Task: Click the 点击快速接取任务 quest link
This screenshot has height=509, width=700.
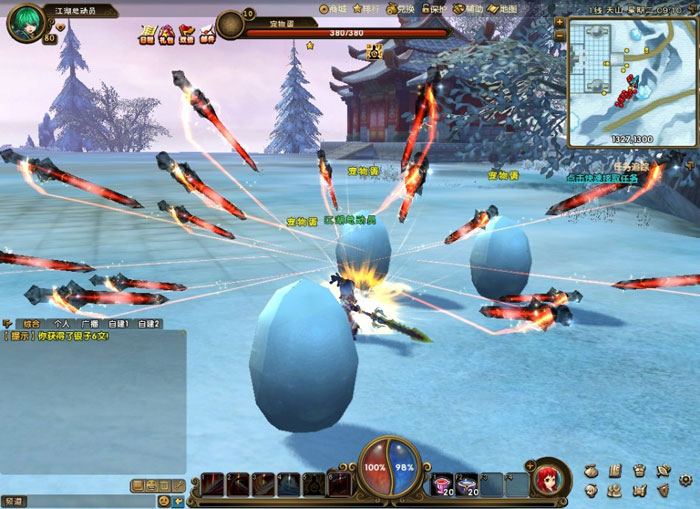Action: [602, 178]
